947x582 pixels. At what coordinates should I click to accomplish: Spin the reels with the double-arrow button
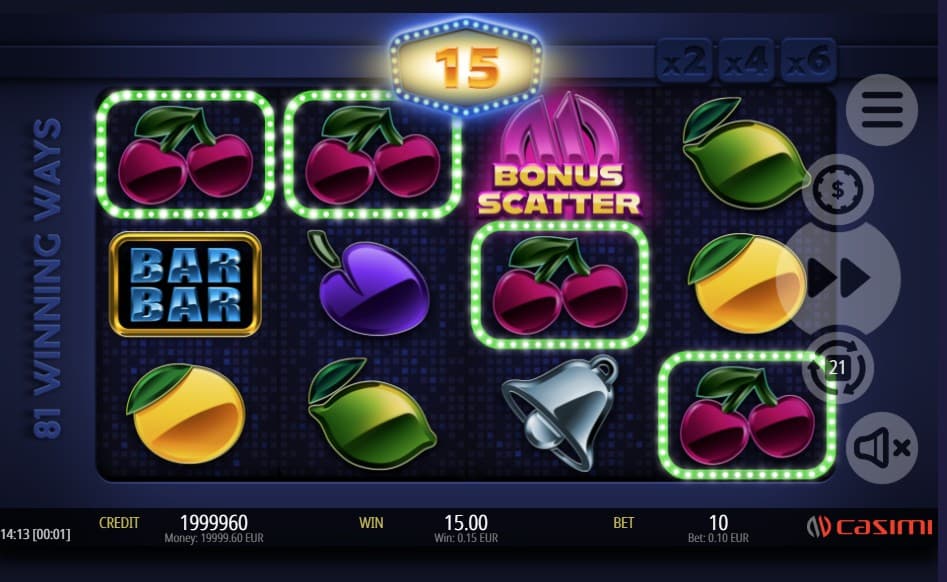[x=840, y=280]
